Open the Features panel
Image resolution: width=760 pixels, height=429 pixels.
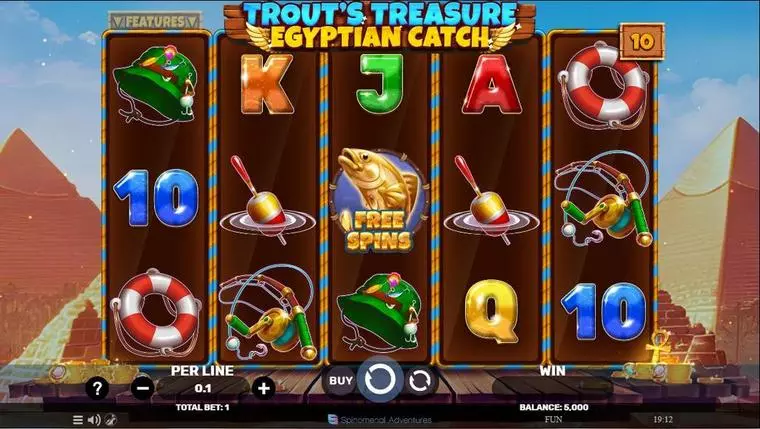pos(155,20)
